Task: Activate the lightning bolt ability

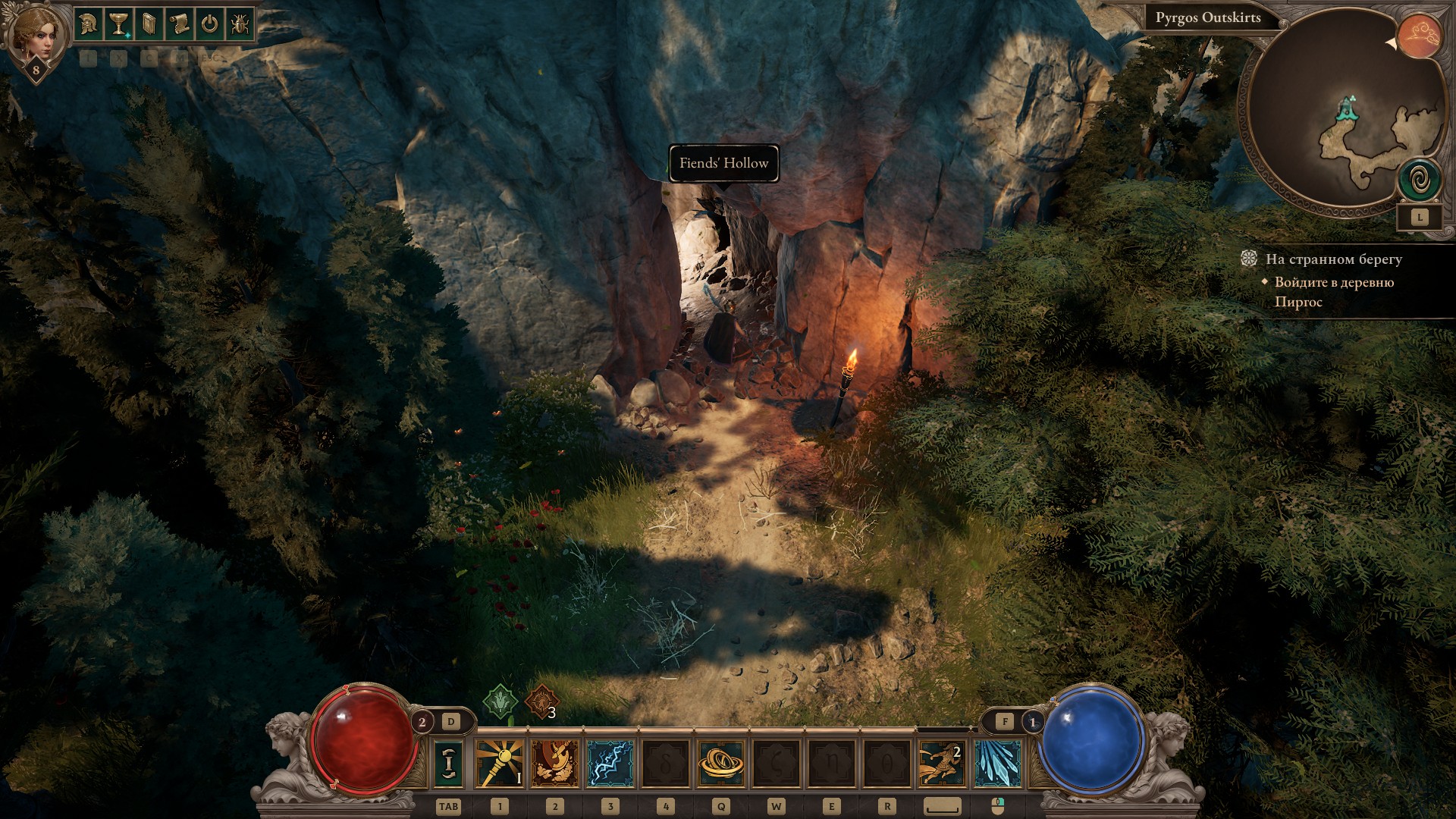Action: 610,764
